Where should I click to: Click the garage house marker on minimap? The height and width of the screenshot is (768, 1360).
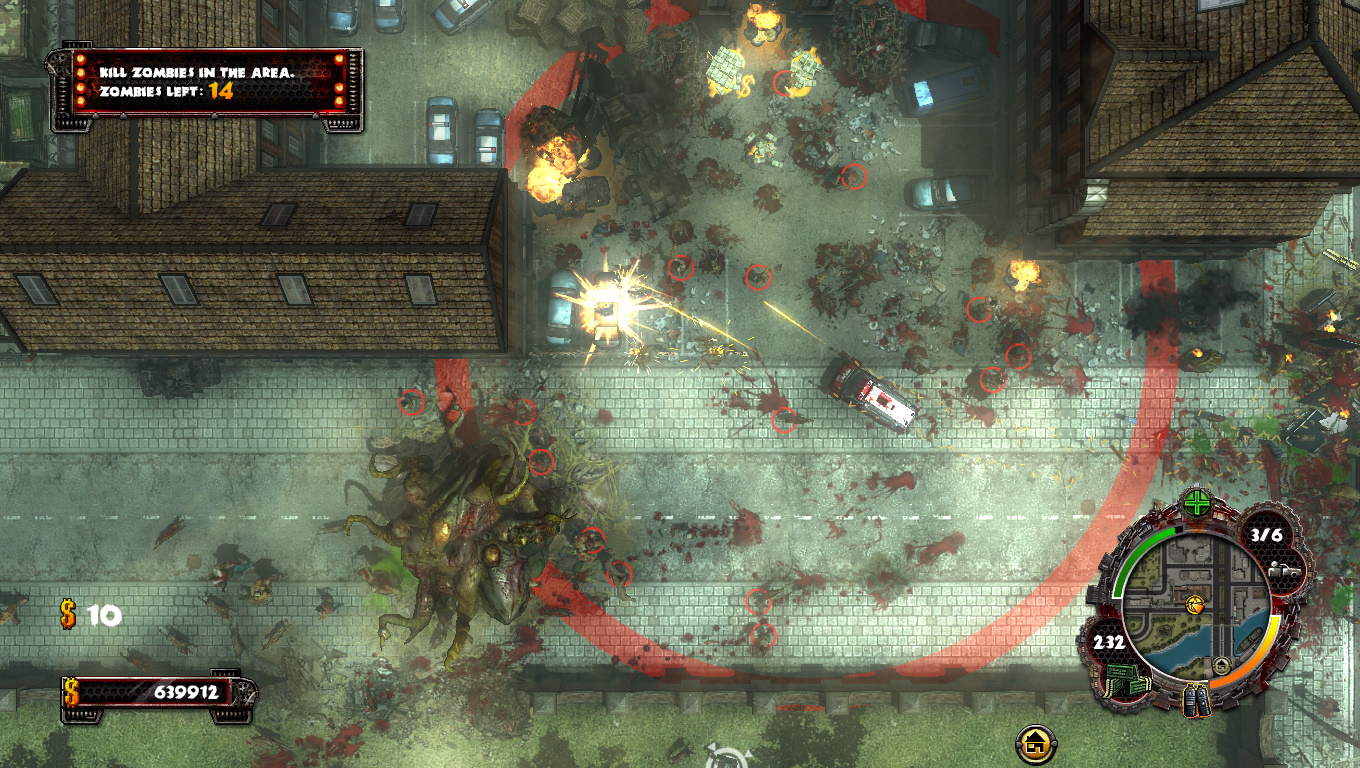pos(1220,666)
